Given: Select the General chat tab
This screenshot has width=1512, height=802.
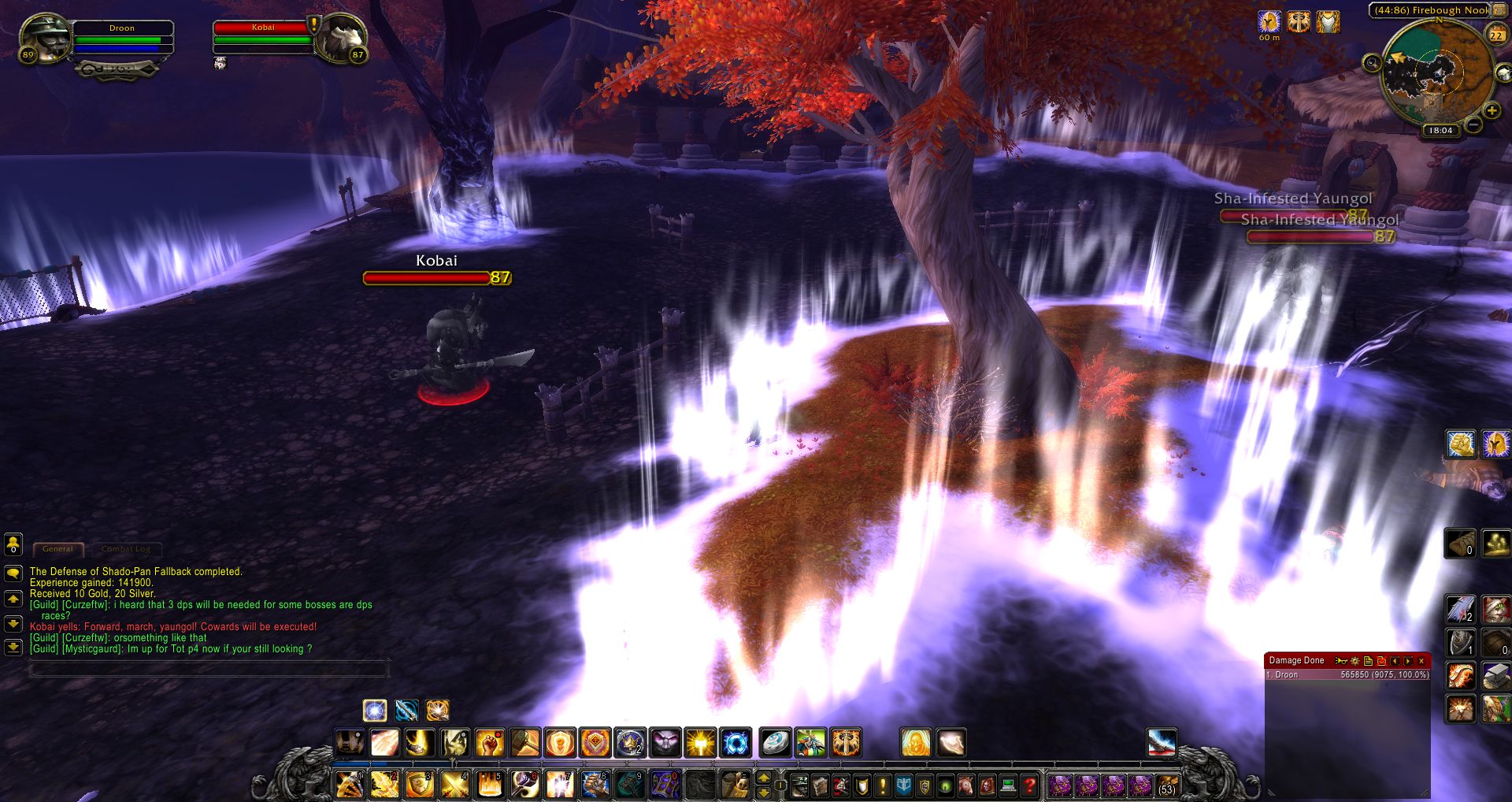Looking at the screenshot, I should pyautogui.click(x=57, y=549).
